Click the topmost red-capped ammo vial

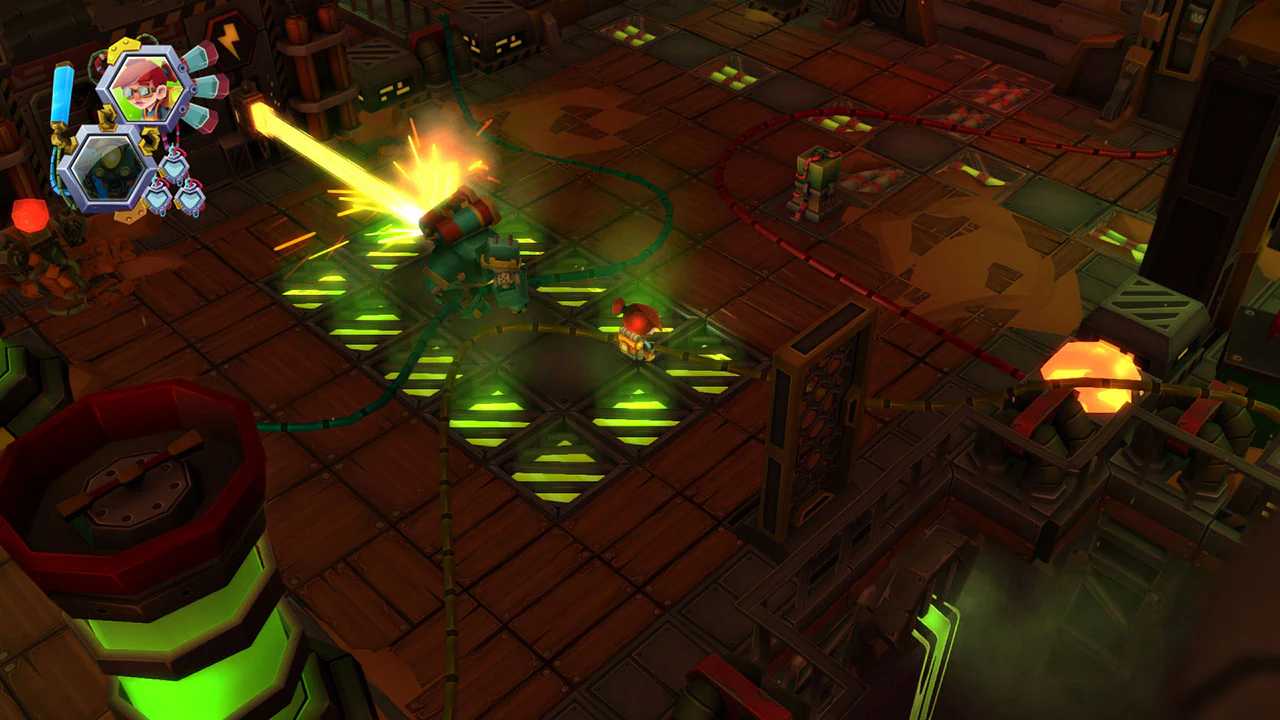202,55
